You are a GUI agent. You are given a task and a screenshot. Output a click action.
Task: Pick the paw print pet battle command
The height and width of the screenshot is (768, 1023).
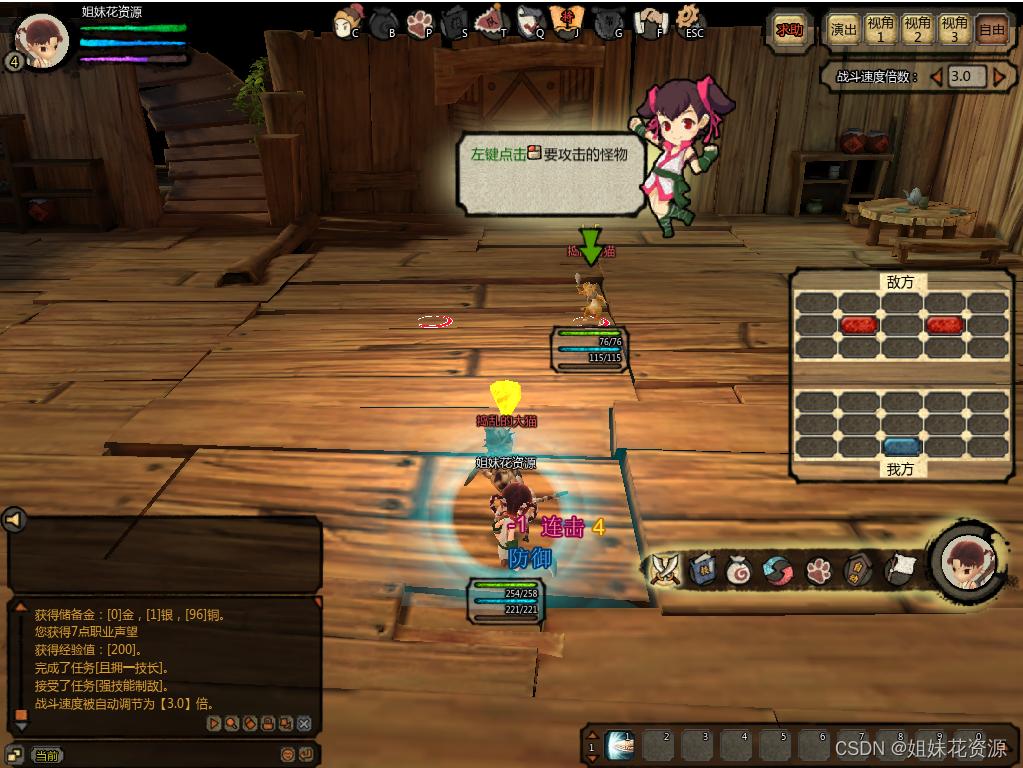pyautogui.click(x=820, y=570)
